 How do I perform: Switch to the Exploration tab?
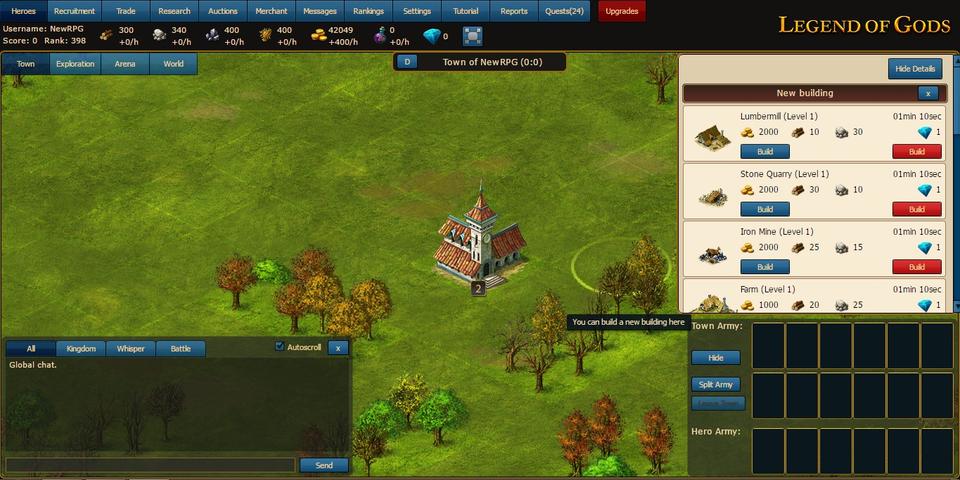pyautogui.click(x=75, y=64)
